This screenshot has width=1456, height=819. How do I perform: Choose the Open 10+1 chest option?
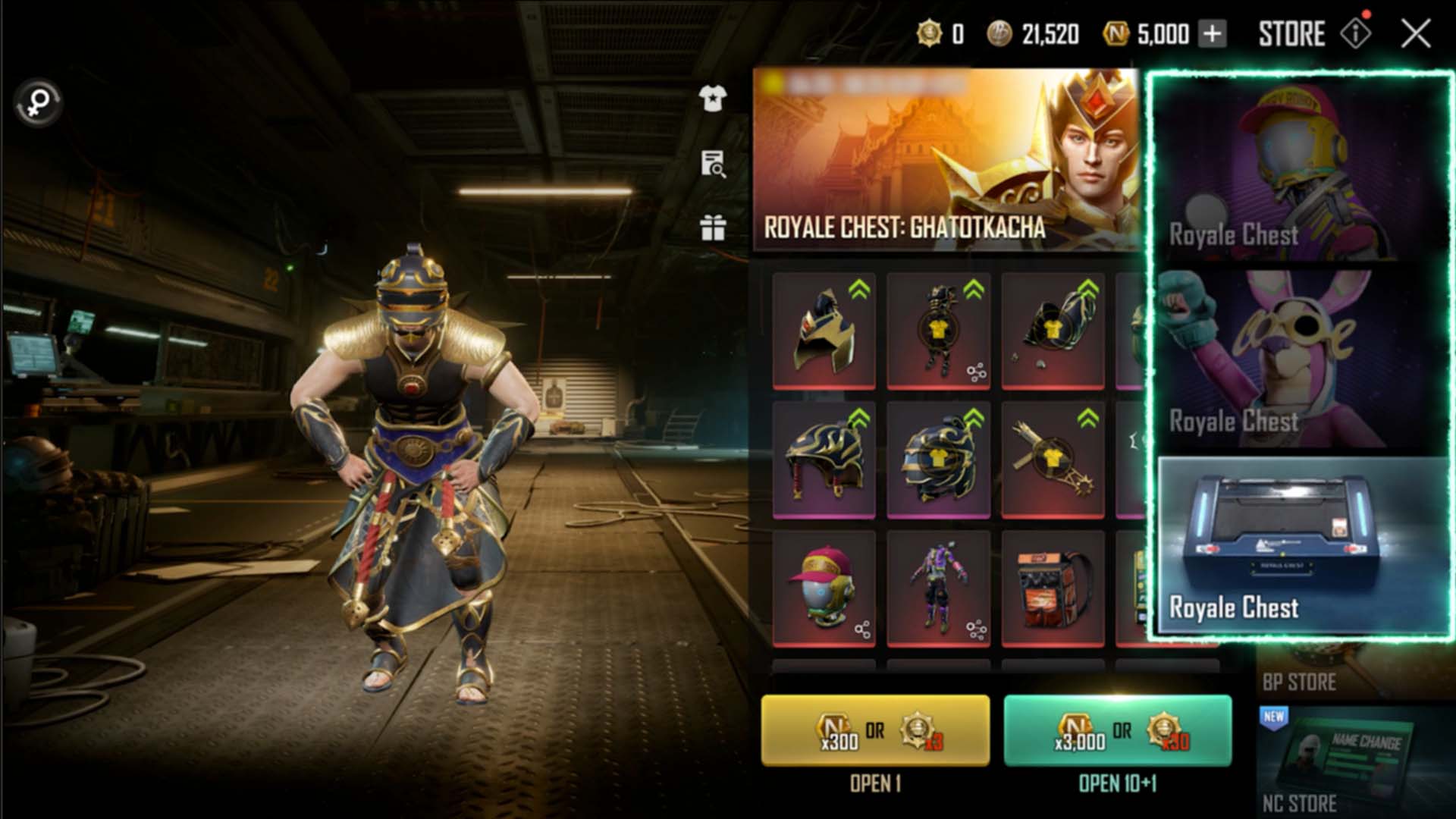click(1117, 731)
